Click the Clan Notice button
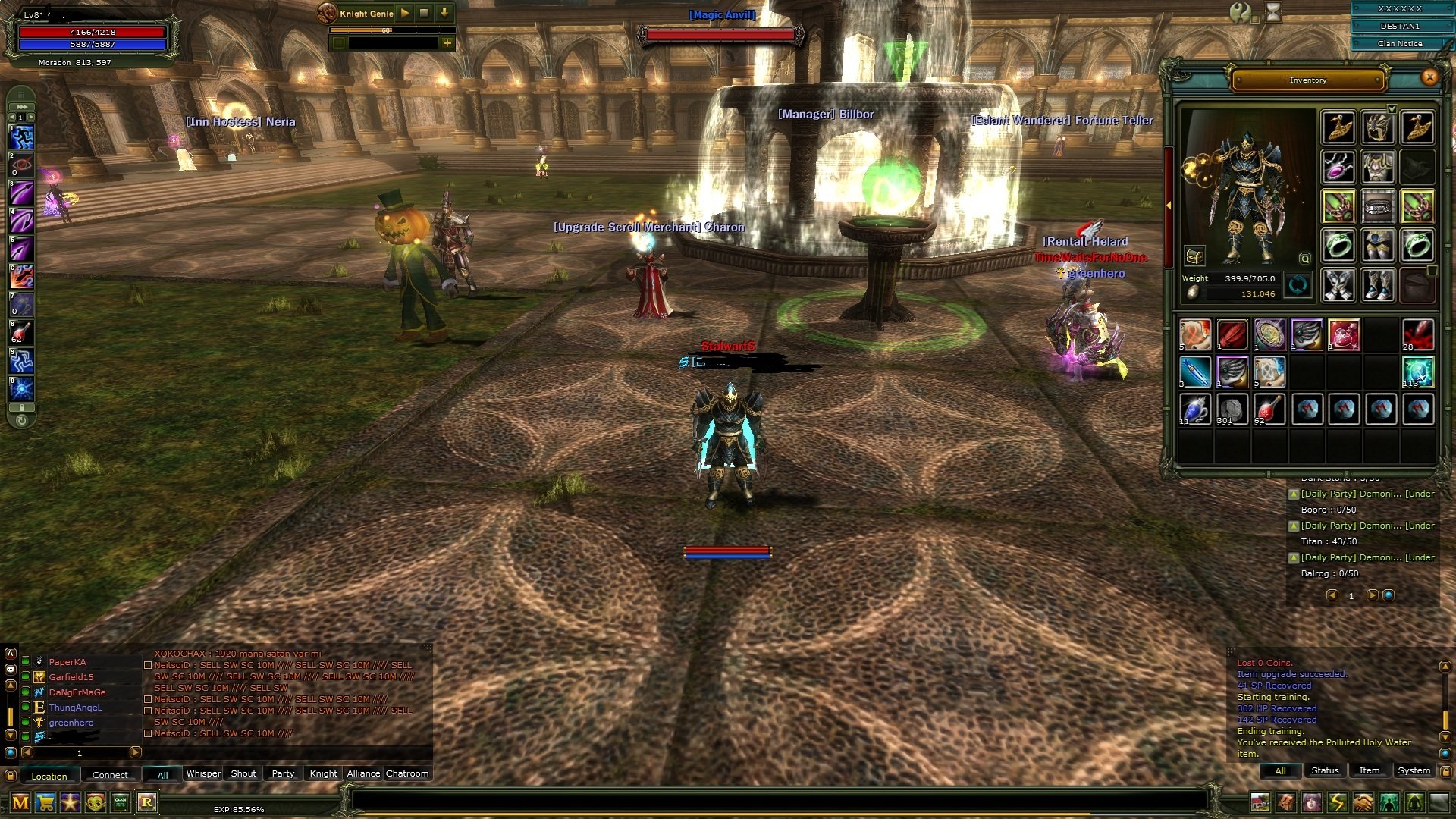Viewport: 1456px width, 819px height. 1400,43
